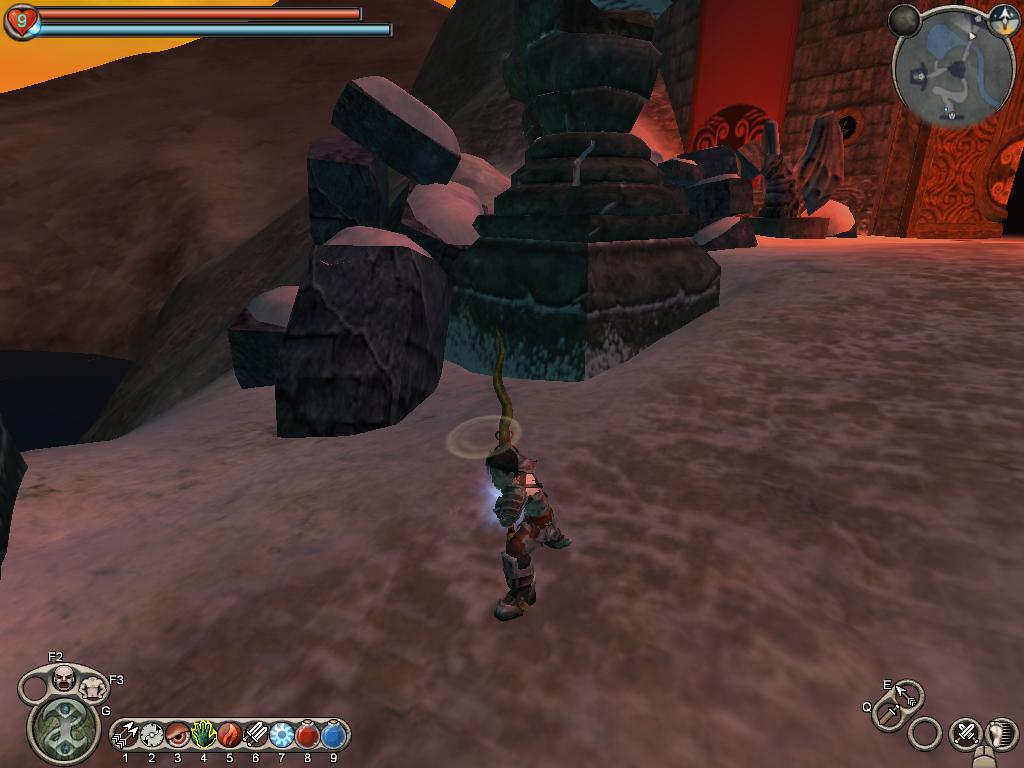The height and width of the screenshot is (768, 1024).
Task: Click the dark moon orb beside minimap
Action: [x=905, y=20]
